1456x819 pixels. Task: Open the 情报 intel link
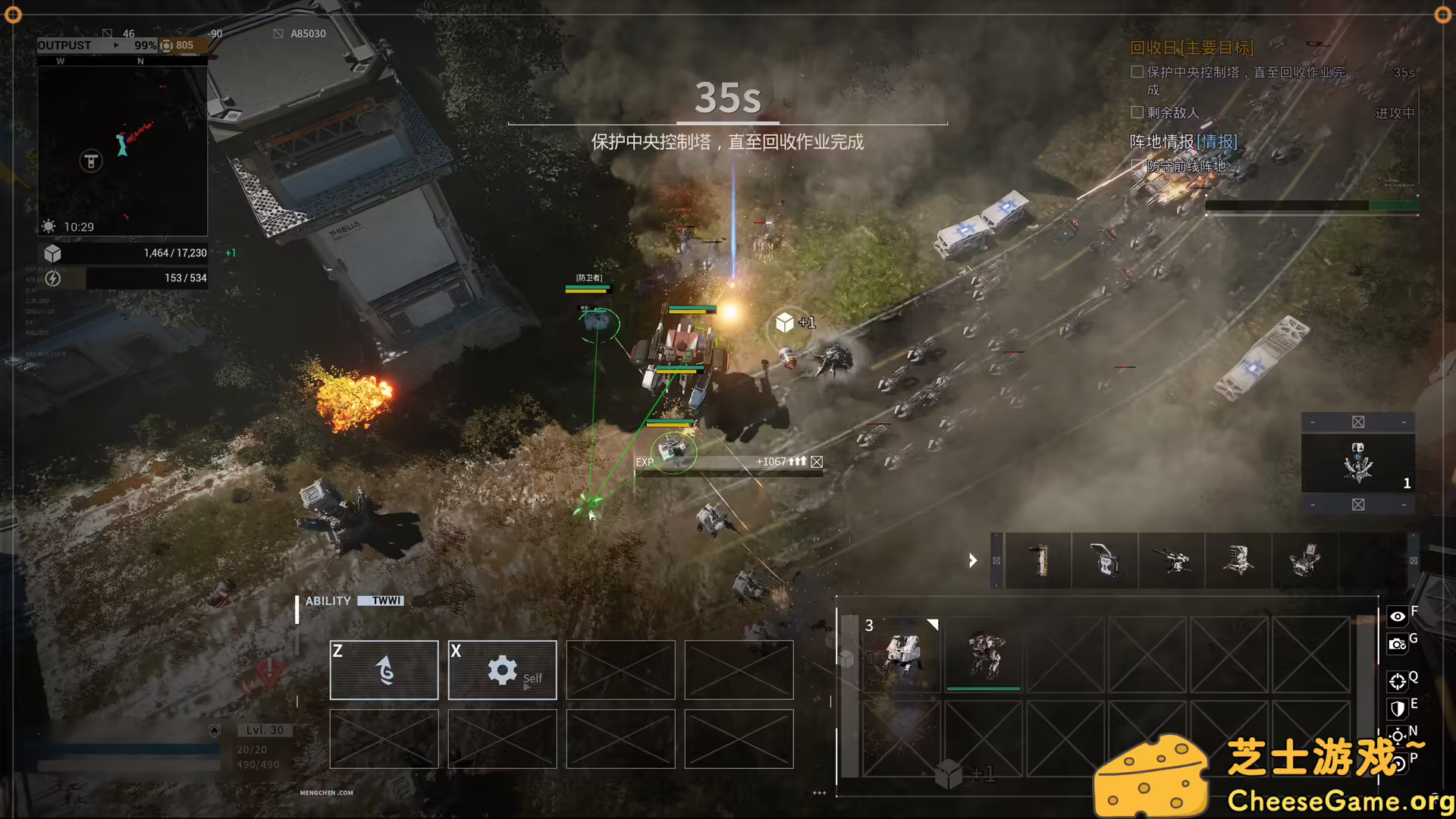(x=1217, y=141)
